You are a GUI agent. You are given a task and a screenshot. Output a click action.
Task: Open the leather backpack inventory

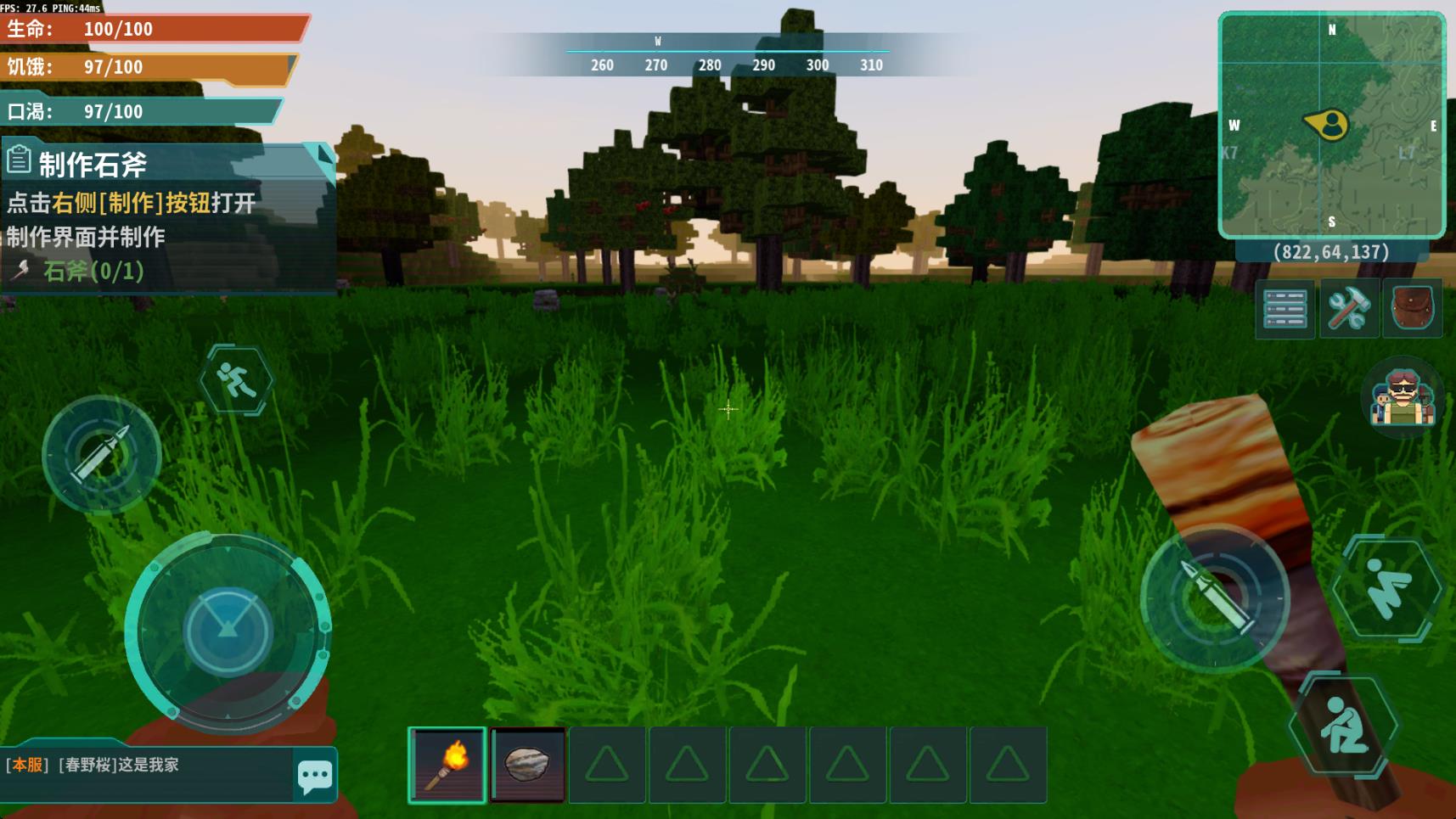point(1412,308)
